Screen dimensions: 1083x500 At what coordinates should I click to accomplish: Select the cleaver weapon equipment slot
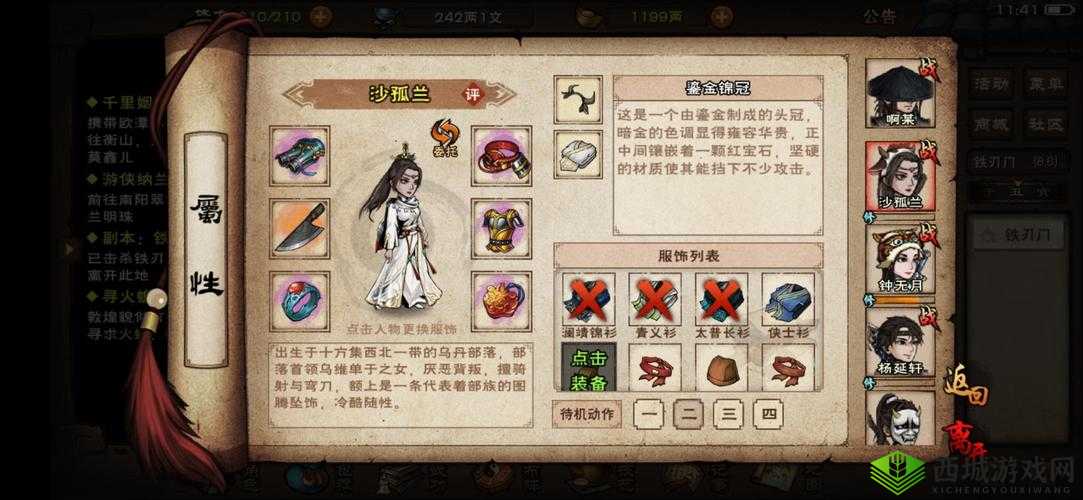coord(299,228)
